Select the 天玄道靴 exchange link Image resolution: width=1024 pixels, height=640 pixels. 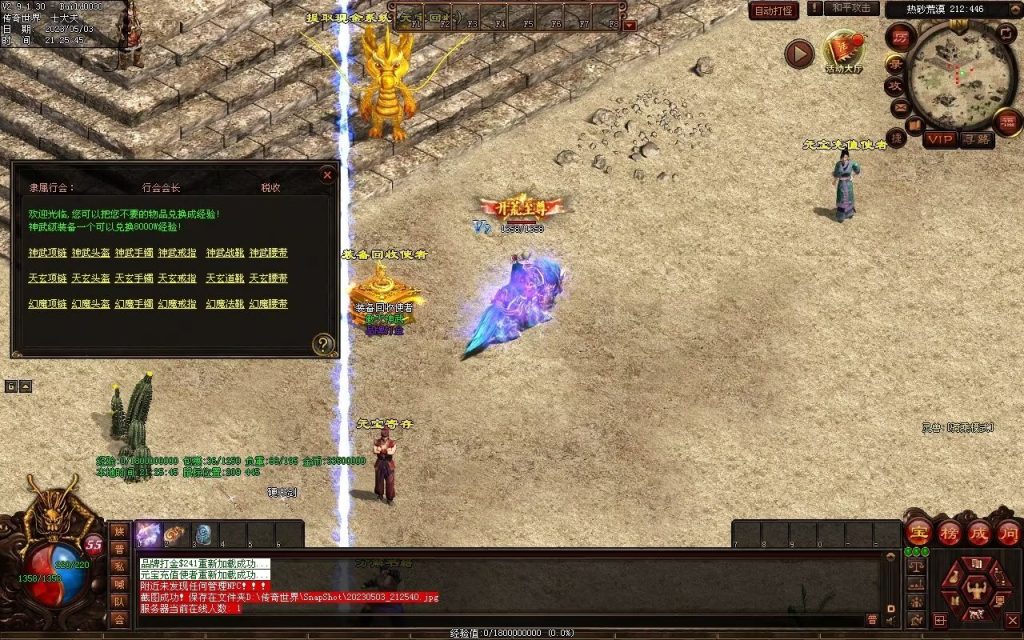point(224,278)
